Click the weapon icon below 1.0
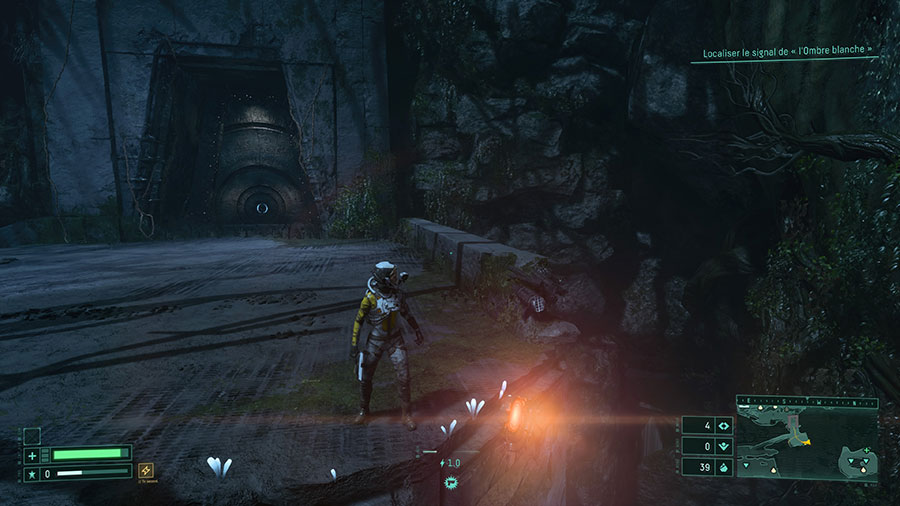Screen dimensions: 900x506 click(x=450, y=481)
